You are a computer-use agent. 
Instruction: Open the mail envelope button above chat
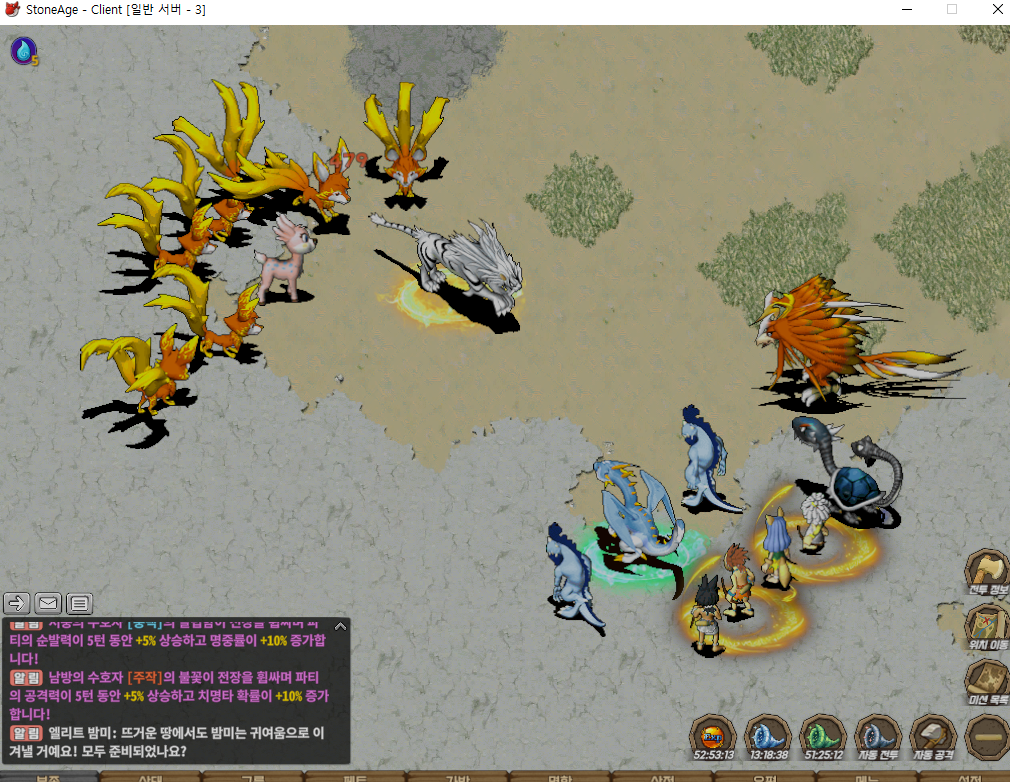tap(48, 602)
